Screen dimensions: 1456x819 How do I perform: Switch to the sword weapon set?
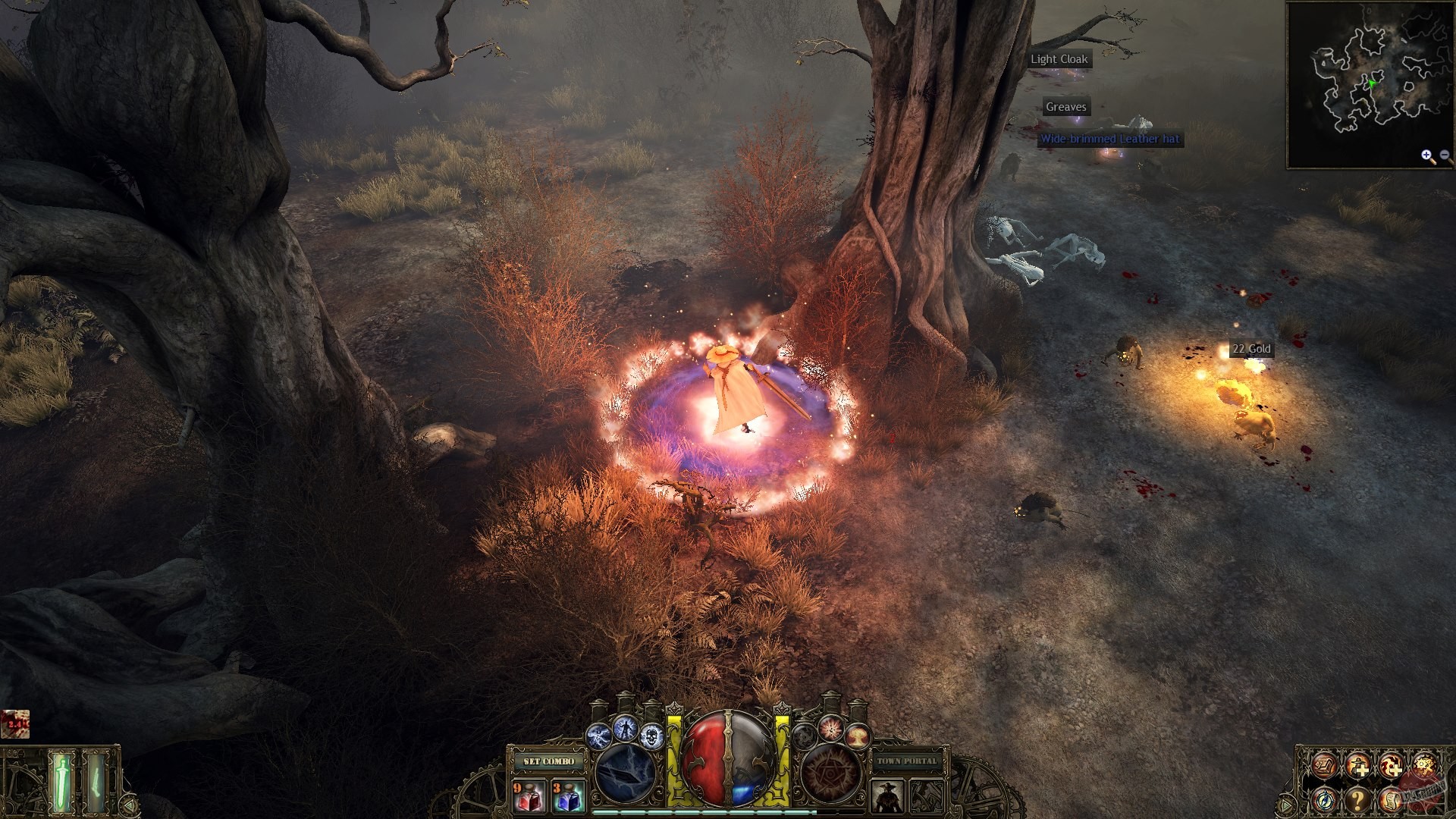tap(61, 781)
